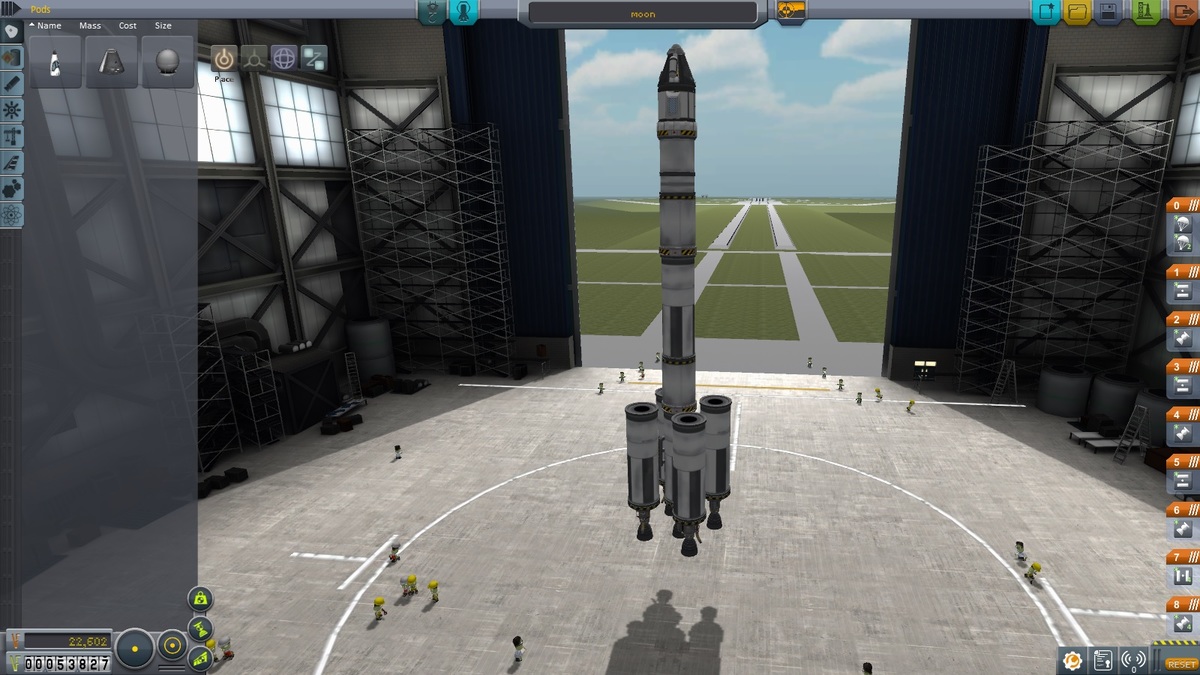Sort the parts list by Cost
Image resolution: width=1200 pixels, height=675 pixels.
click(x=128, y=25)
